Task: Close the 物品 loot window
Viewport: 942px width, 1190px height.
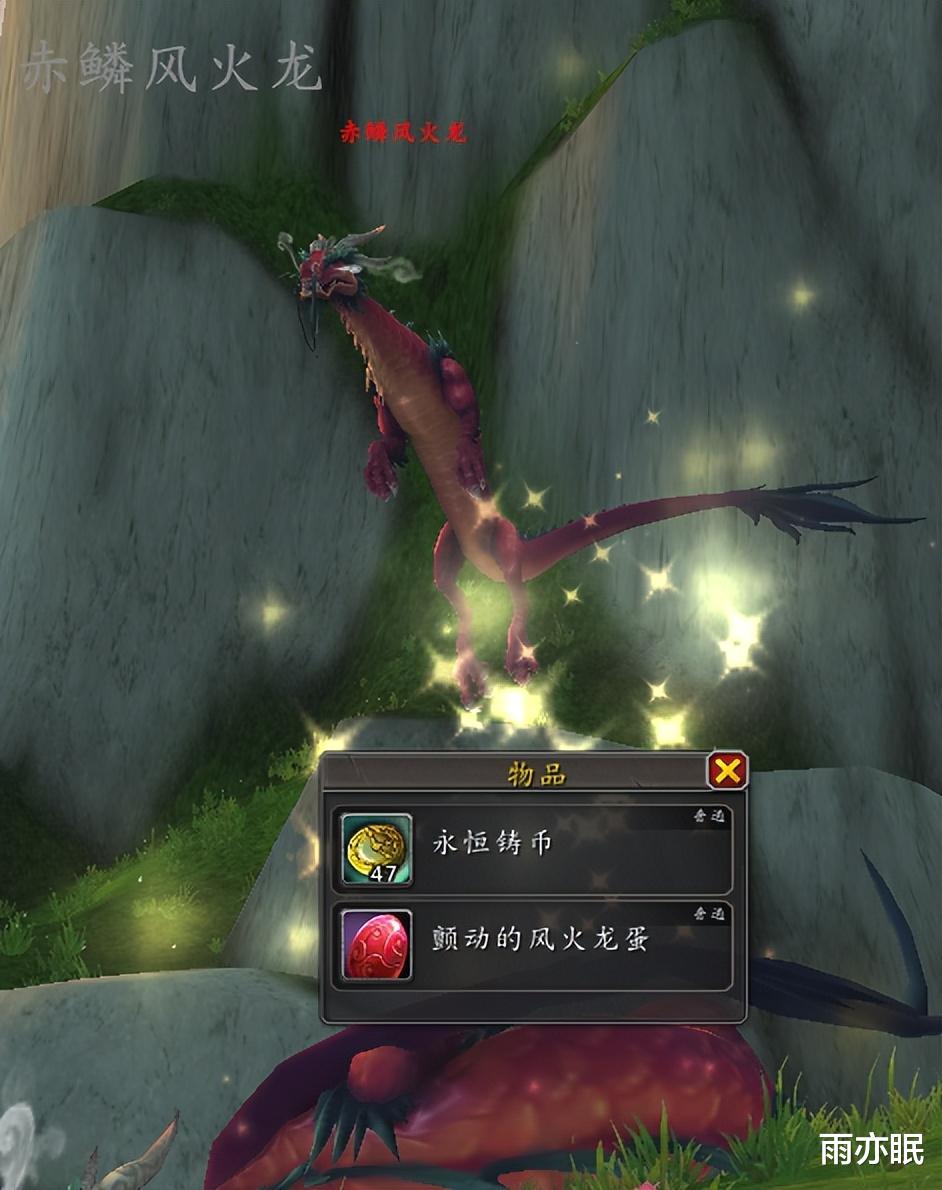Action: 727,771
